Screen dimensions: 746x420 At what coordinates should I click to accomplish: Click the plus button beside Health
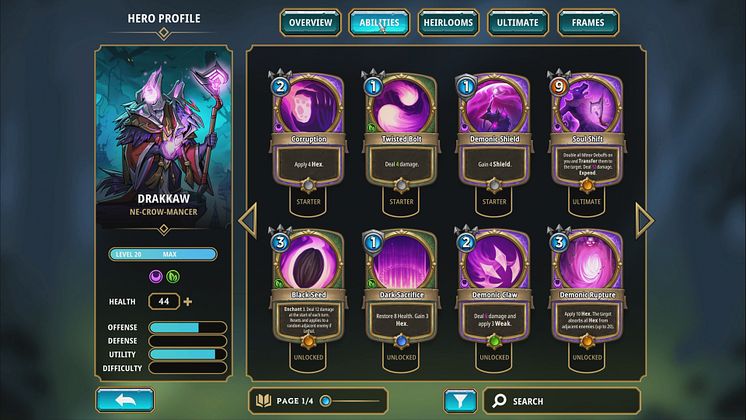tap(187, 301)
